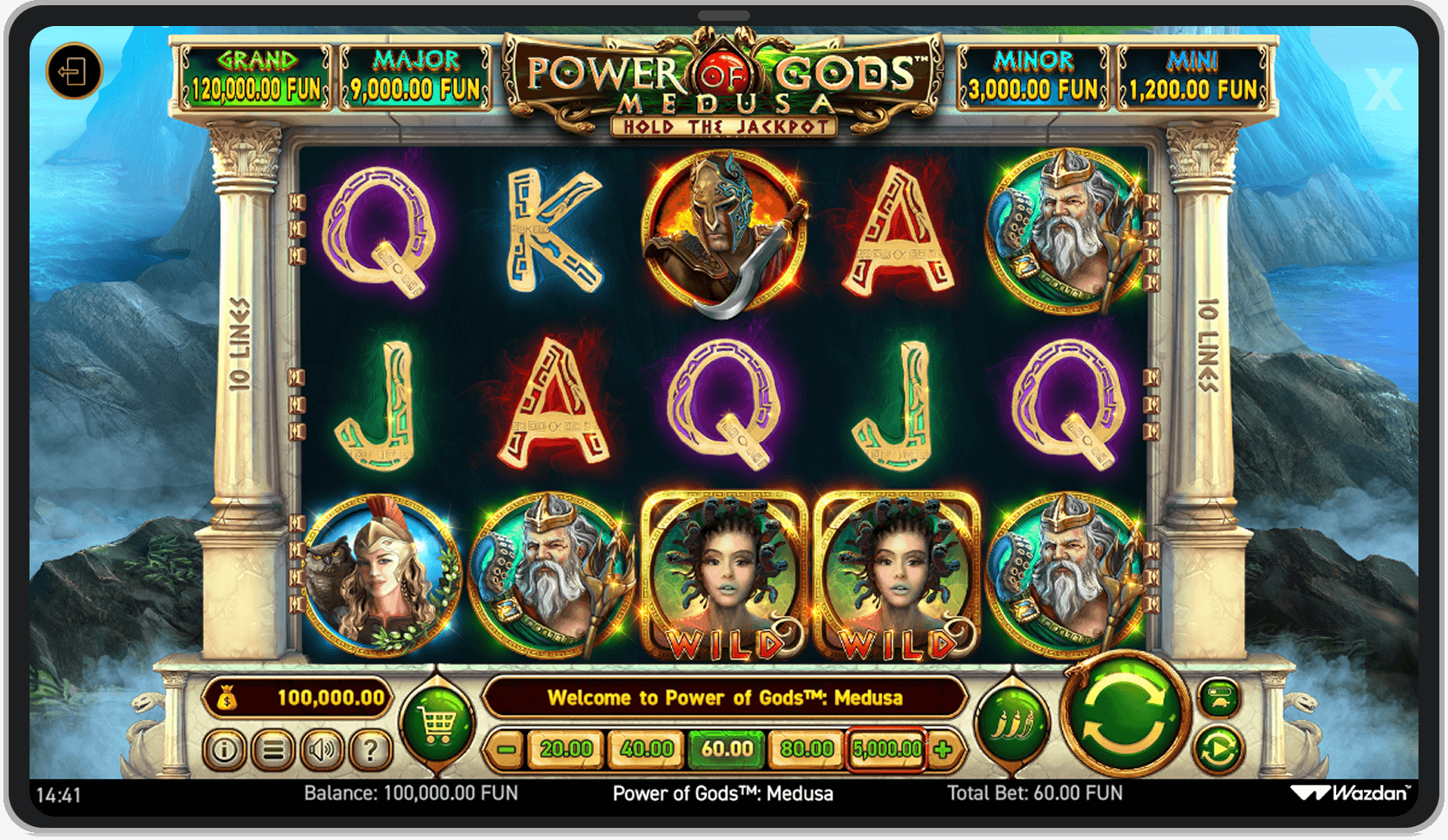The height and width of the screenshot is (840, 1448).
Task: Switch bet to 20.00
Action: 565,747
